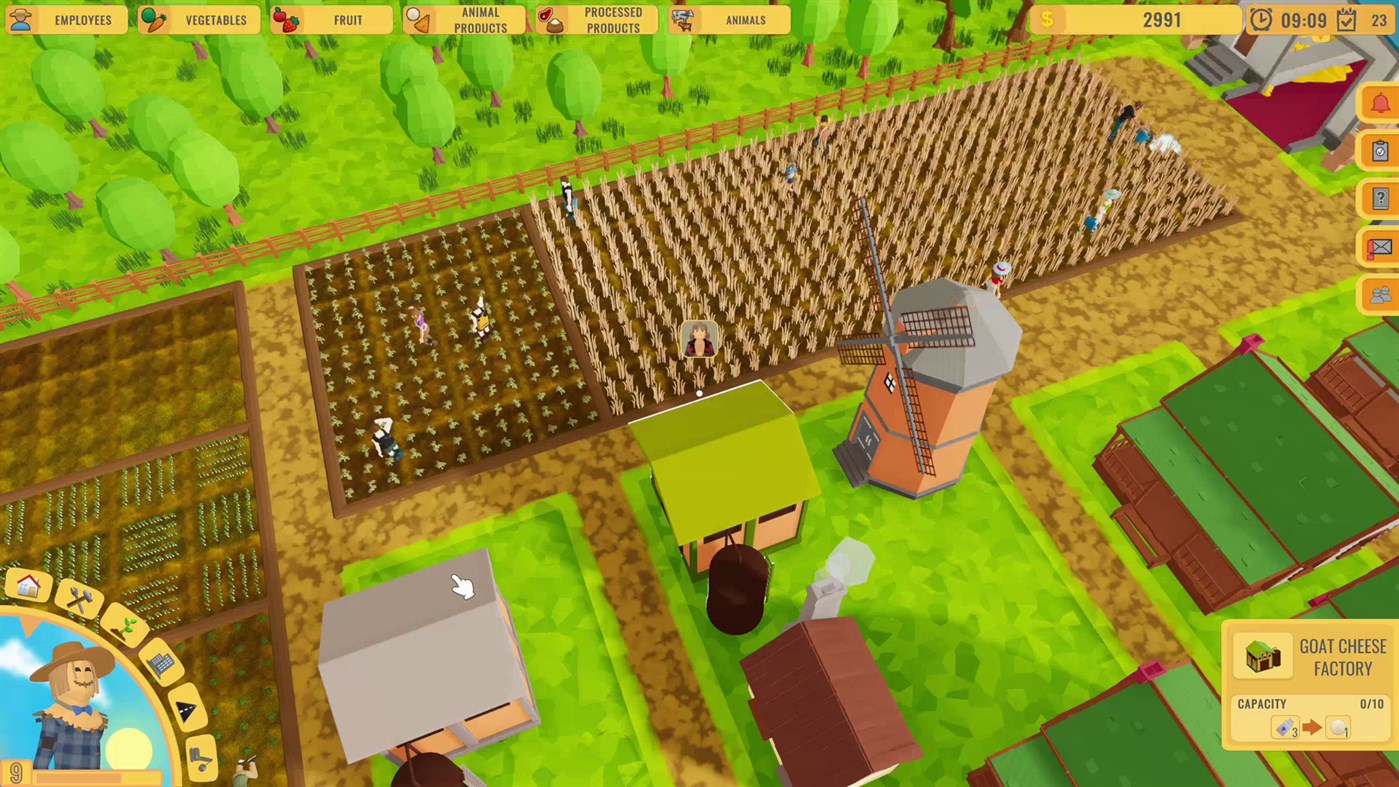Open the calculator icon in radial menu
1399x787 pixels.
pos(163,663)
